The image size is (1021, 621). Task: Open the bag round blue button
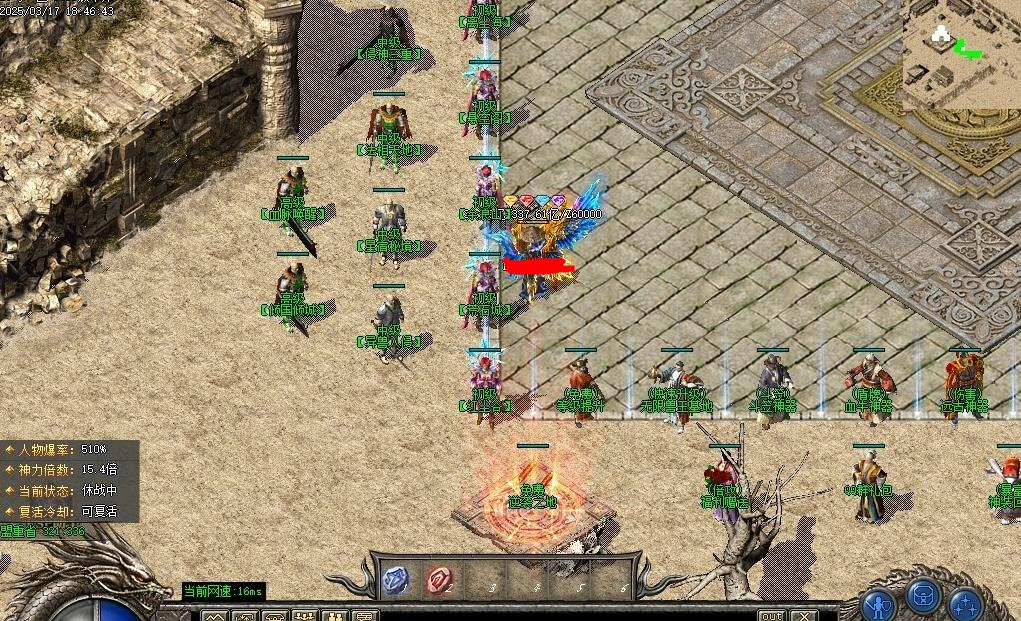(923, 597)
